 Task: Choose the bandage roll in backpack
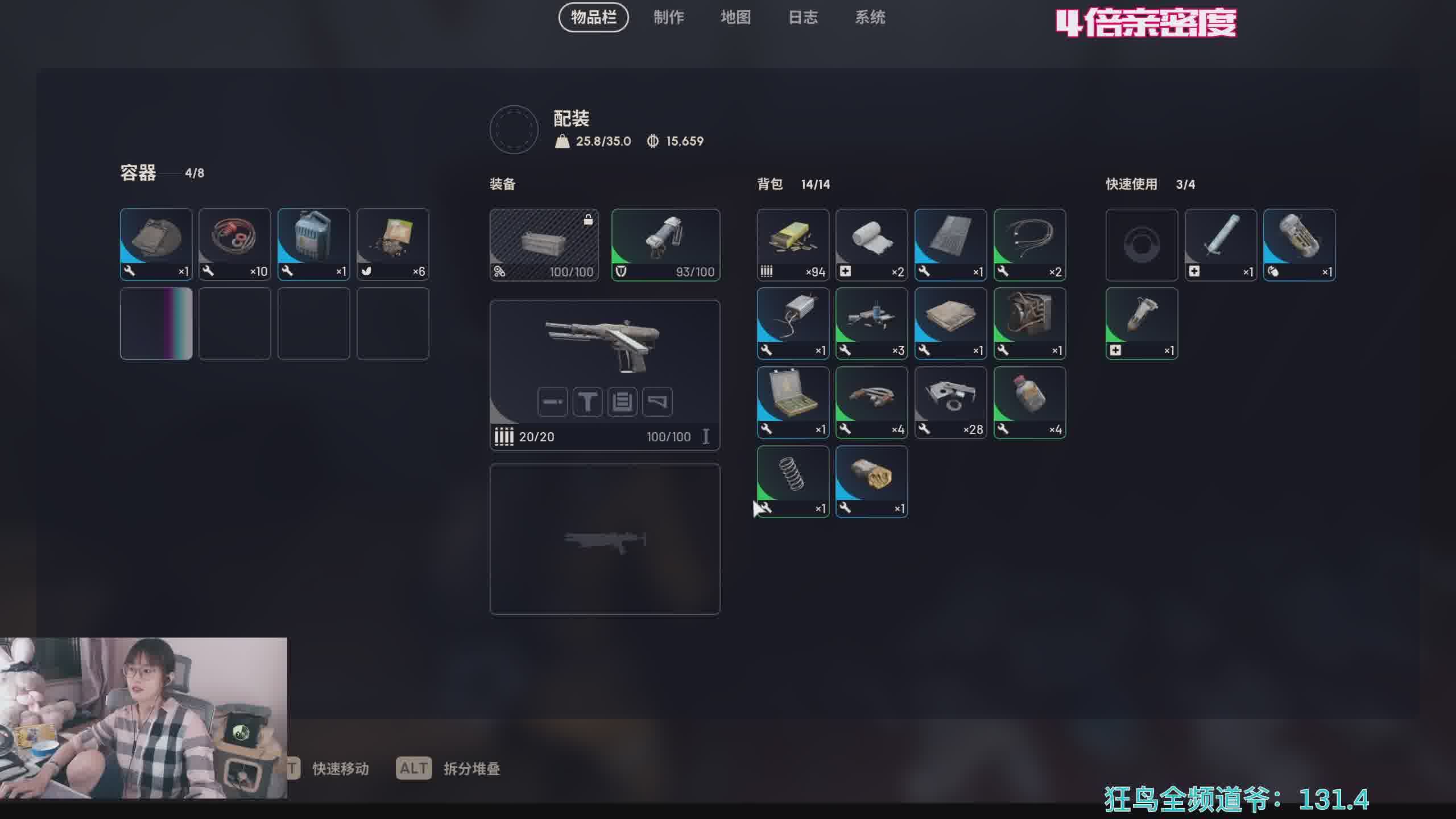(871, 245)
